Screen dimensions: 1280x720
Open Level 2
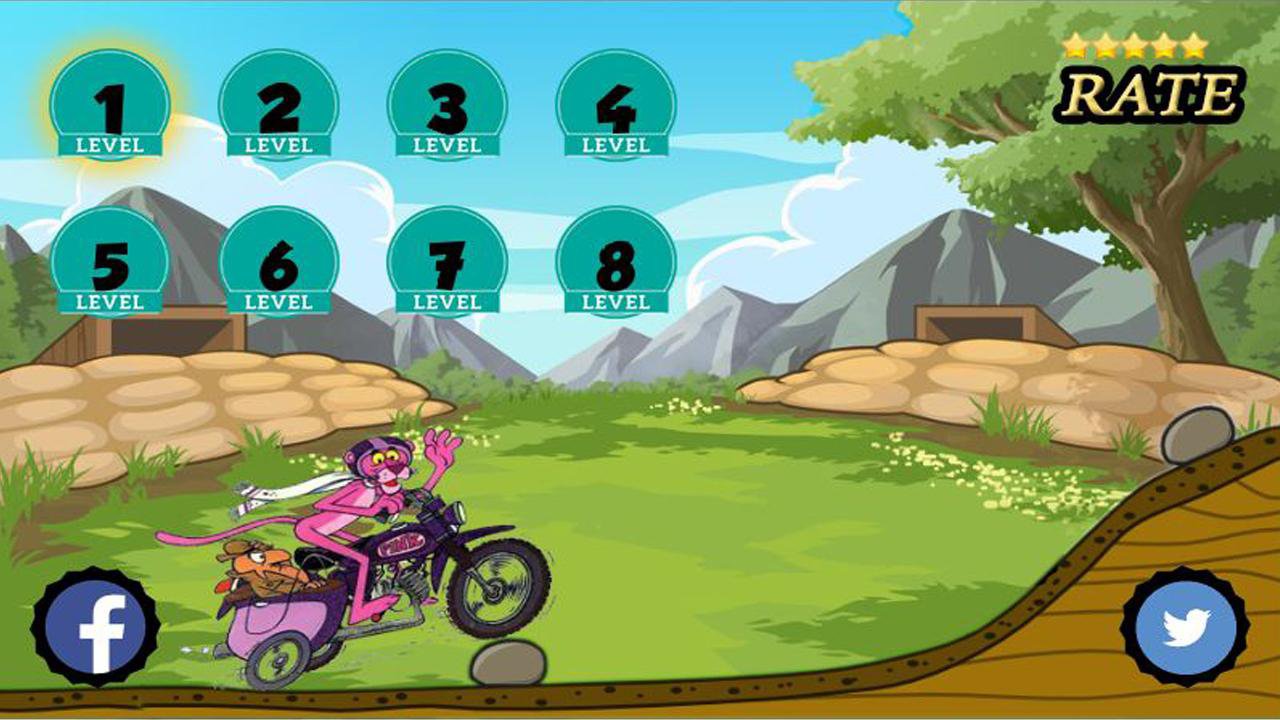click(x=281, y=105)
